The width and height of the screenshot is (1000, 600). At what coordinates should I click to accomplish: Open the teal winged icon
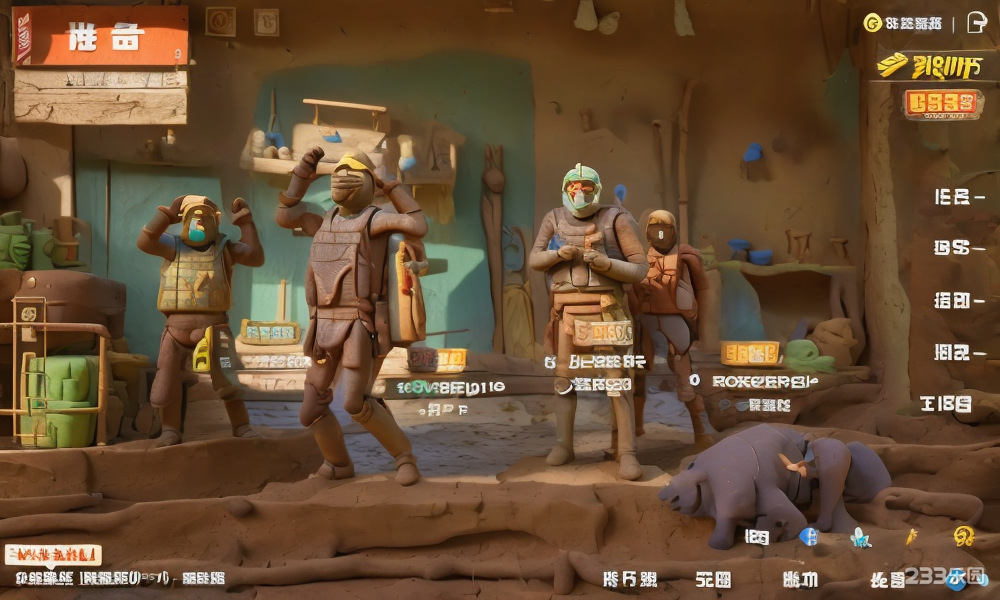tap(859, 538)
